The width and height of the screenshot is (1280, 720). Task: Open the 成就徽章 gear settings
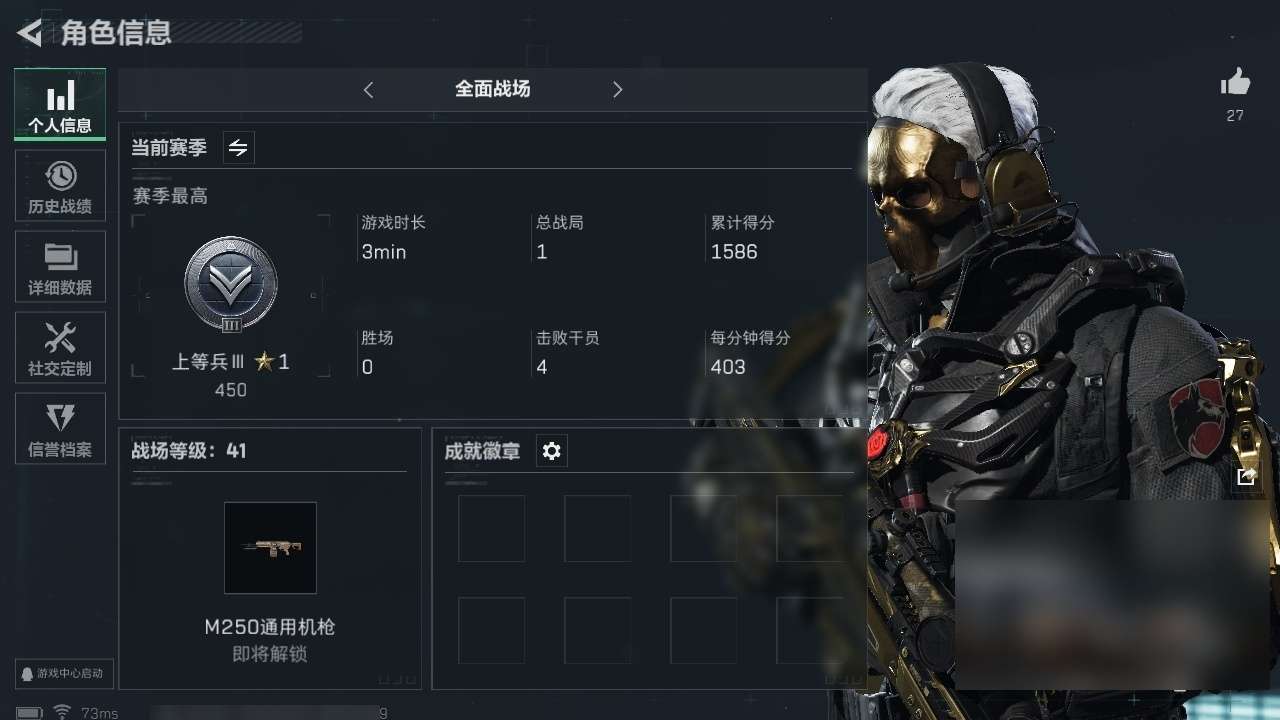pyautogui.click(x=552, y=451)
